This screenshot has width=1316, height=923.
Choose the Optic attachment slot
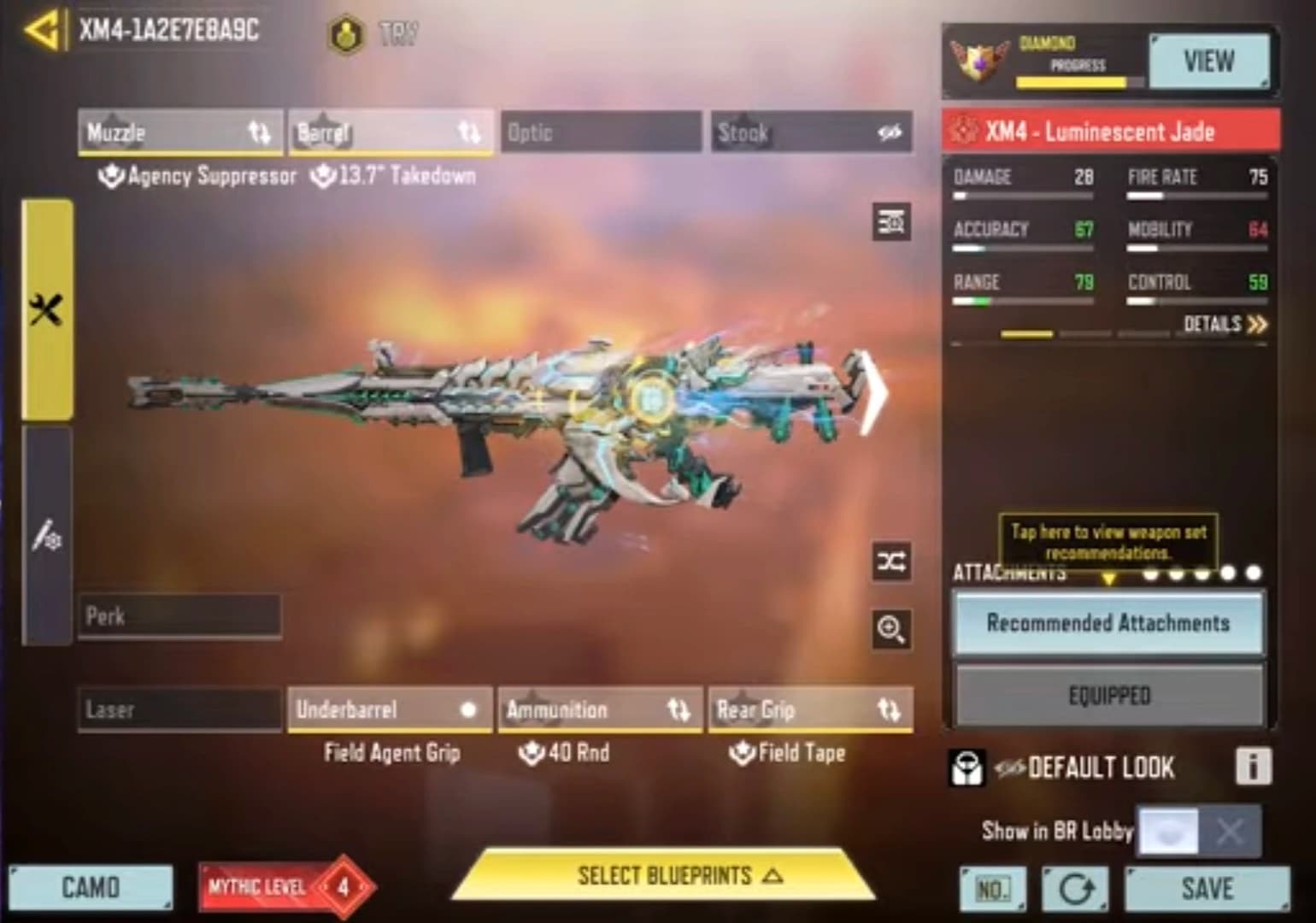(x=600, y=132)
